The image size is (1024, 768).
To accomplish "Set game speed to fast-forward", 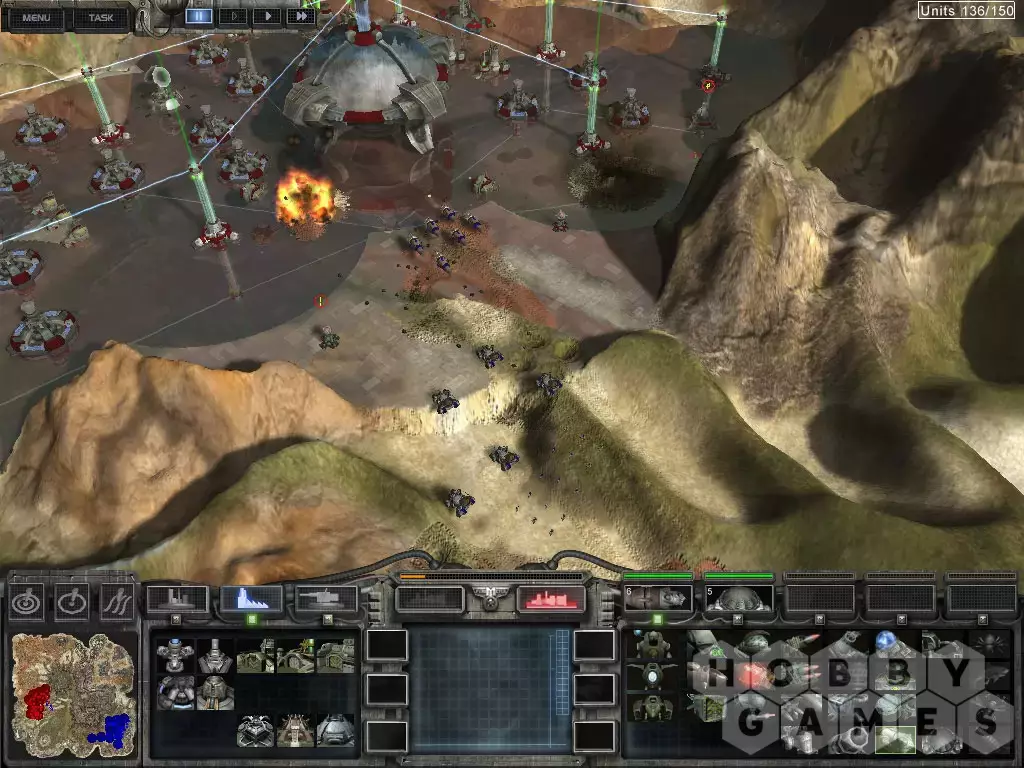I will pos(300,16).
